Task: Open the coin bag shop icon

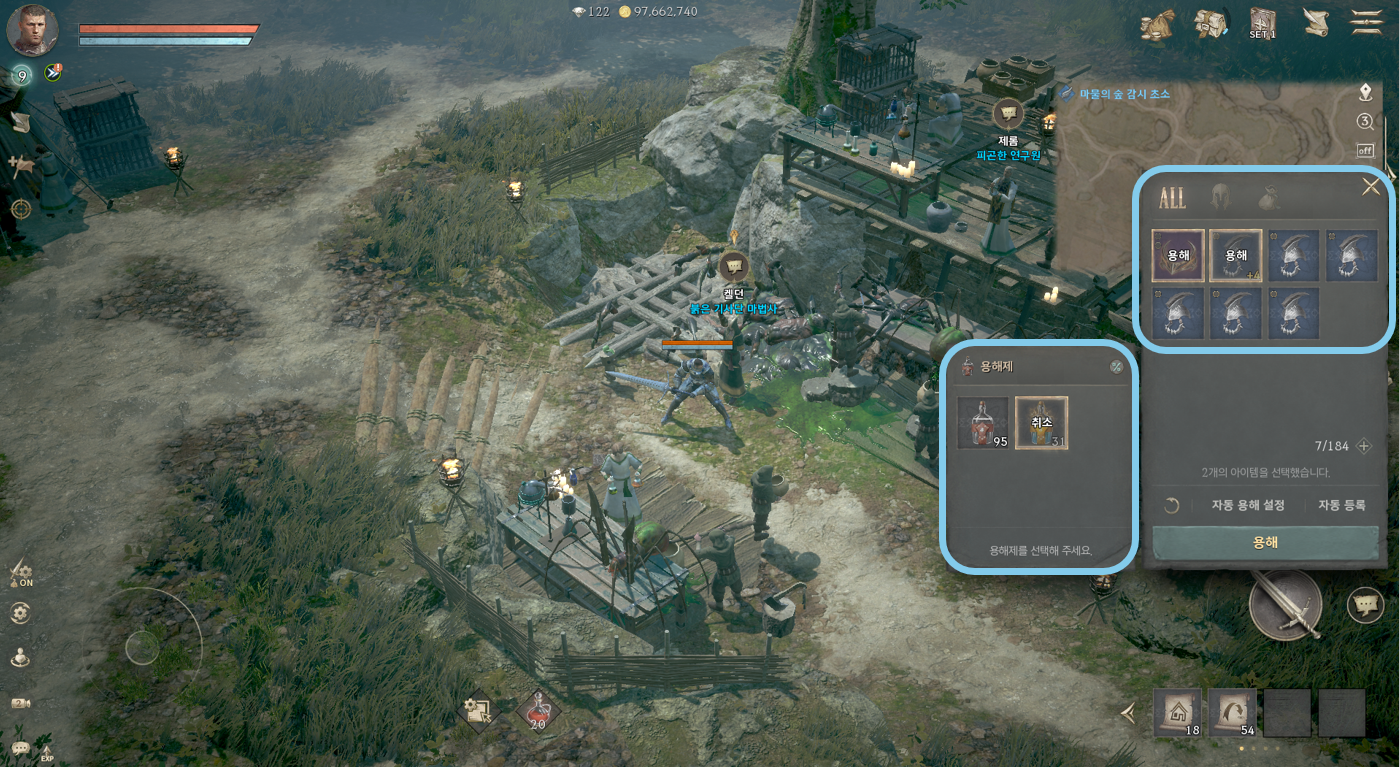Action: [x=1157, y=24]
